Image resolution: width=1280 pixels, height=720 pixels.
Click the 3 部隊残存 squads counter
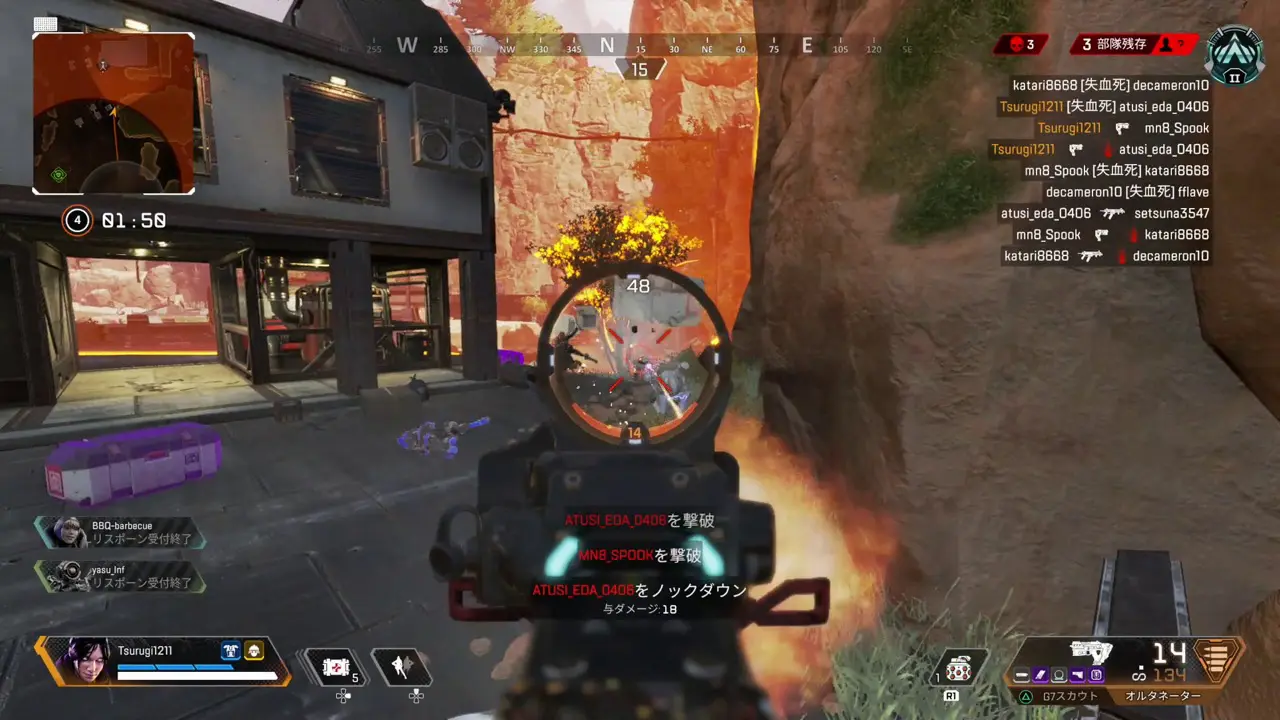1113,44
